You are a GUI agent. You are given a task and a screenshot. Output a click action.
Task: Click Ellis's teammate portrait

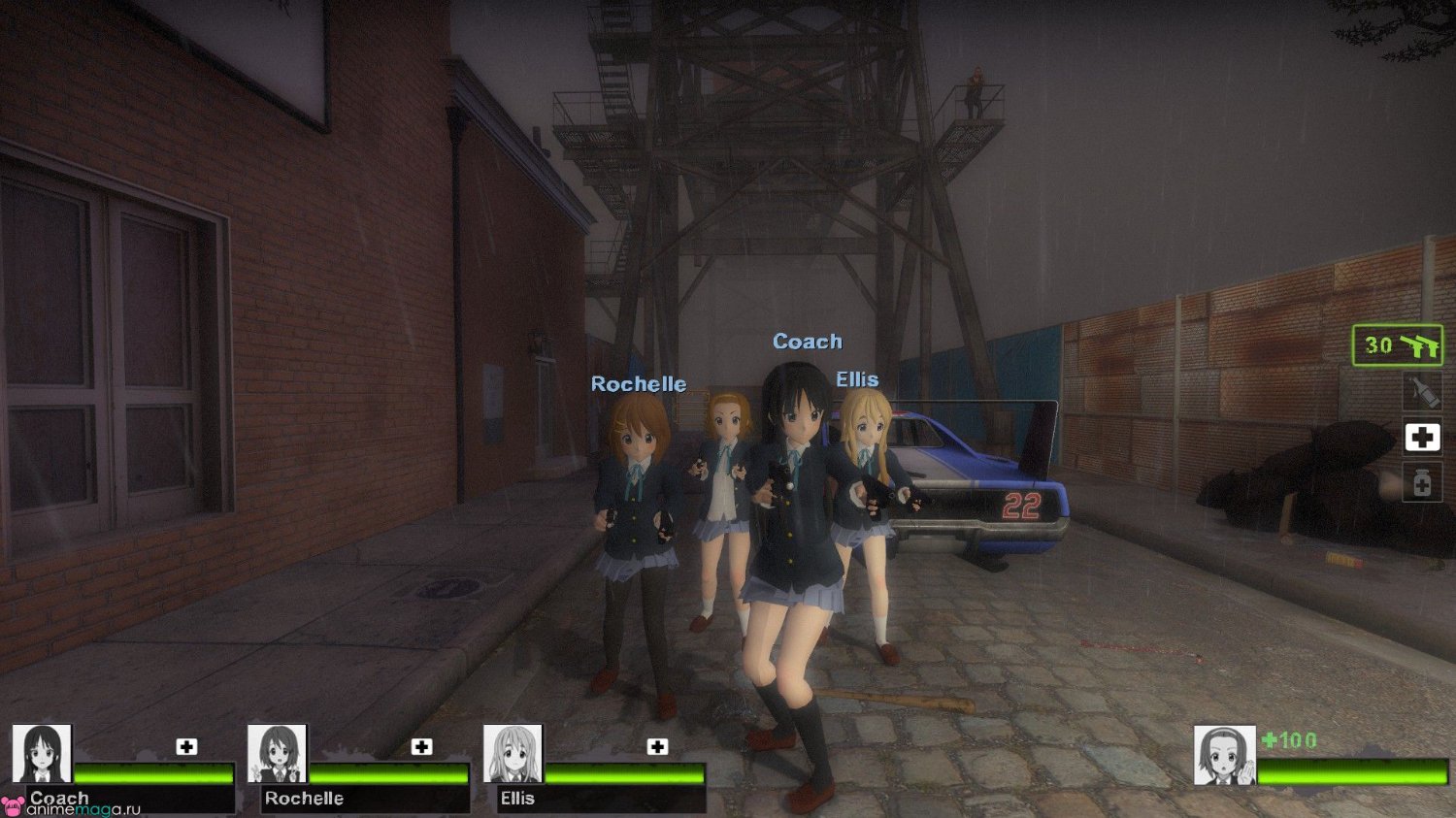tap(513, 753)
